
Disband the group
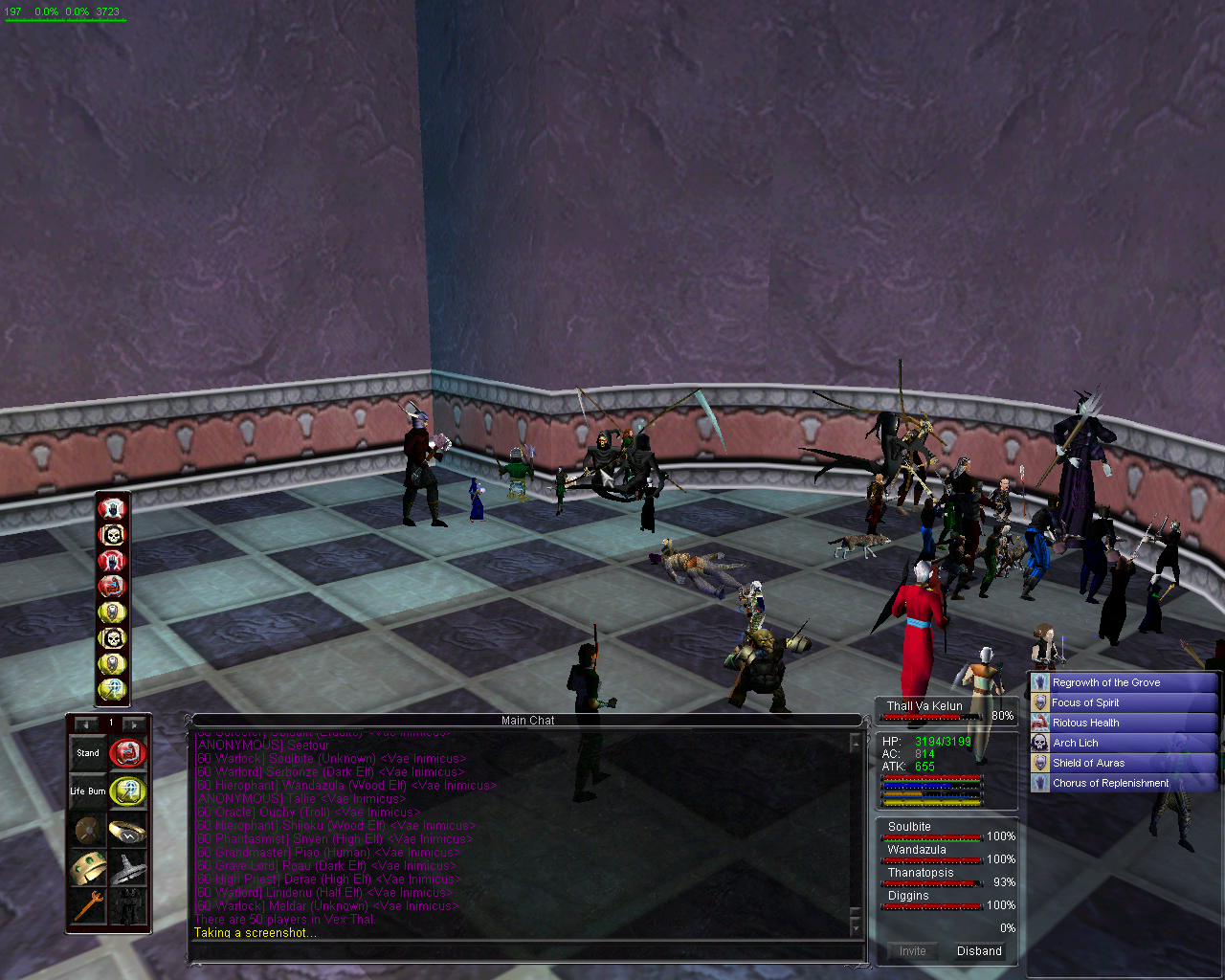tap(979, 951)
